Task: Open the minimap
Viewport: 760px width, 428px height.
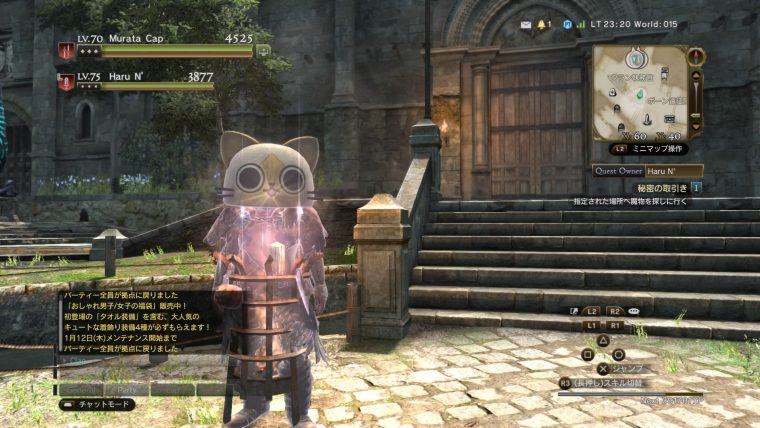Action: [x=637, y=92]
